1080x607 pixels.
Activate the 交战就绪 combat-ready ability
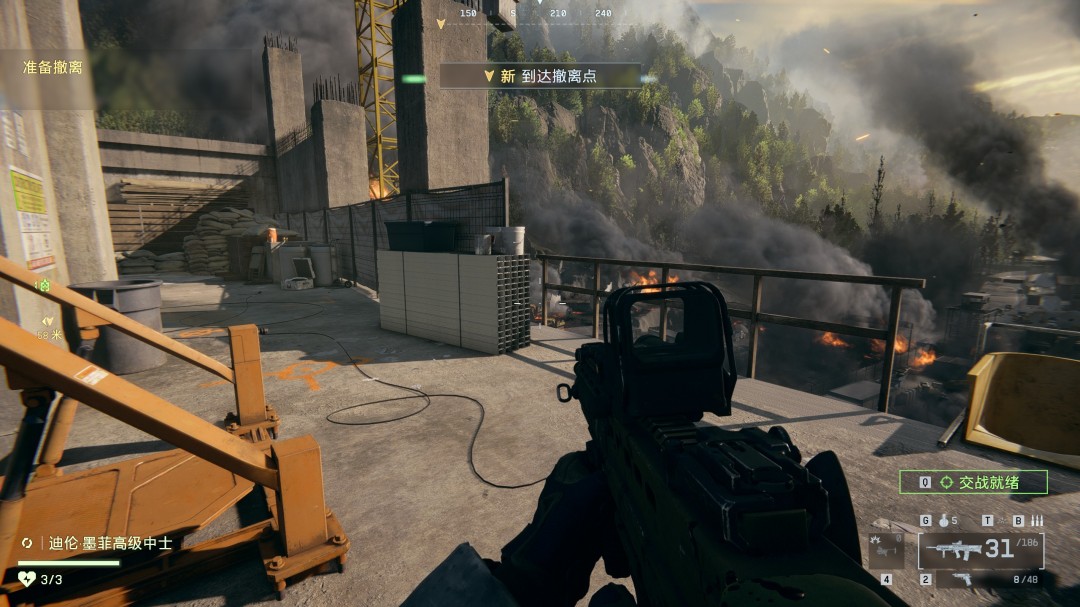tap(973, 482)
